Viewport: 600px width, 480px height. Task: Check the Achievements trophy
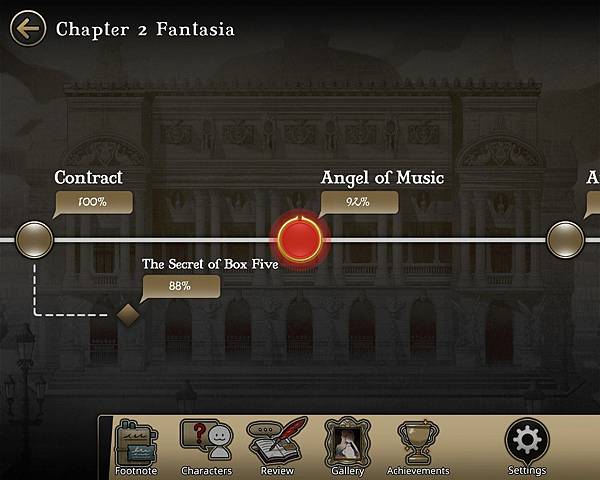417,446
